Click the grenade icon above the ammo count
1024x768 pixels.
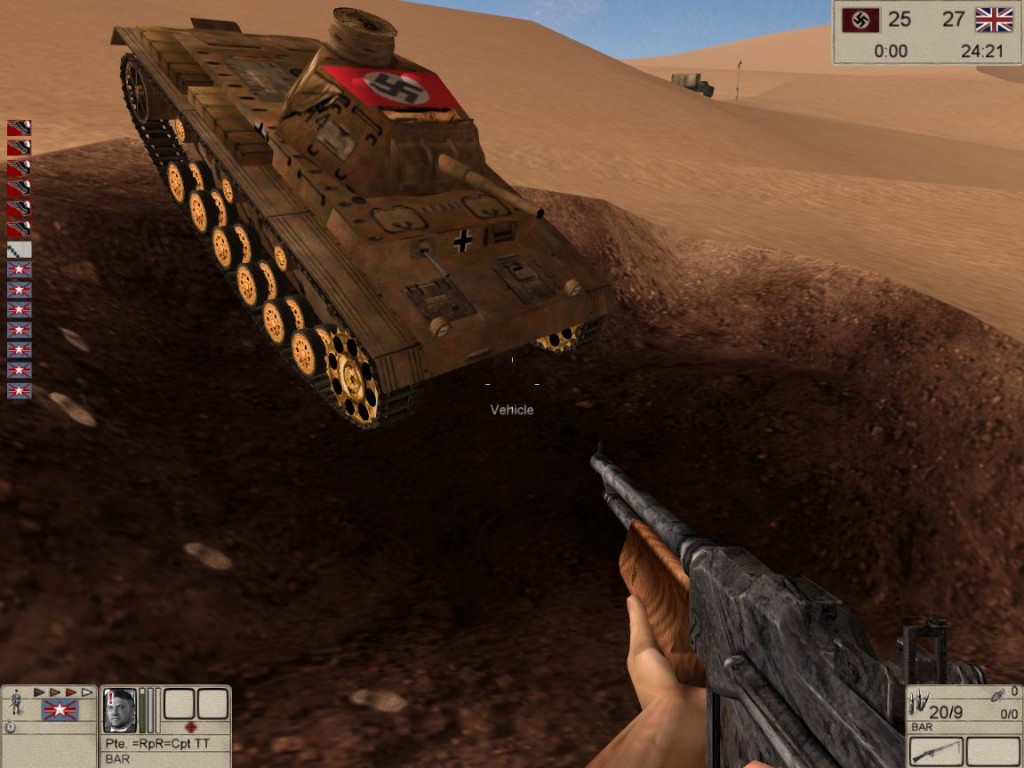(996, 694)
